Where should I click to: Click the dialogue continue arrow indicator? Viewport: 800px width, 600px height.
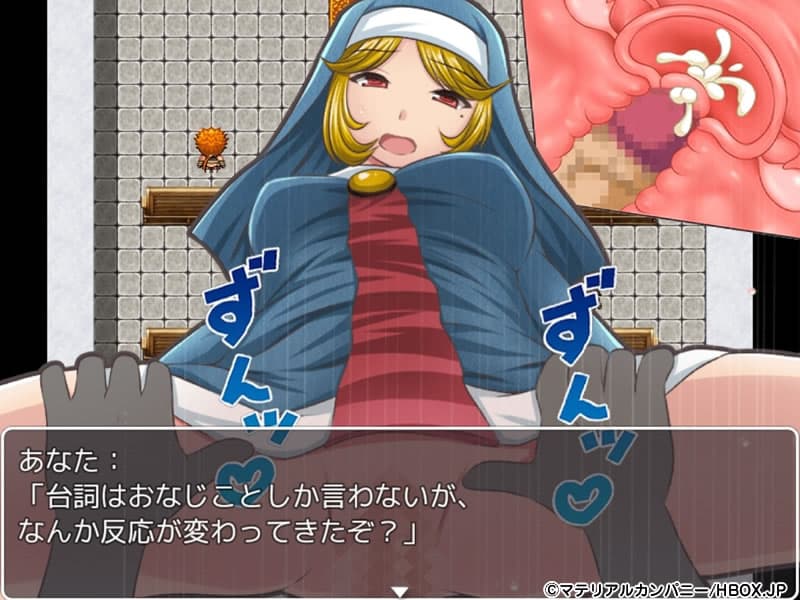click(400, 590)
